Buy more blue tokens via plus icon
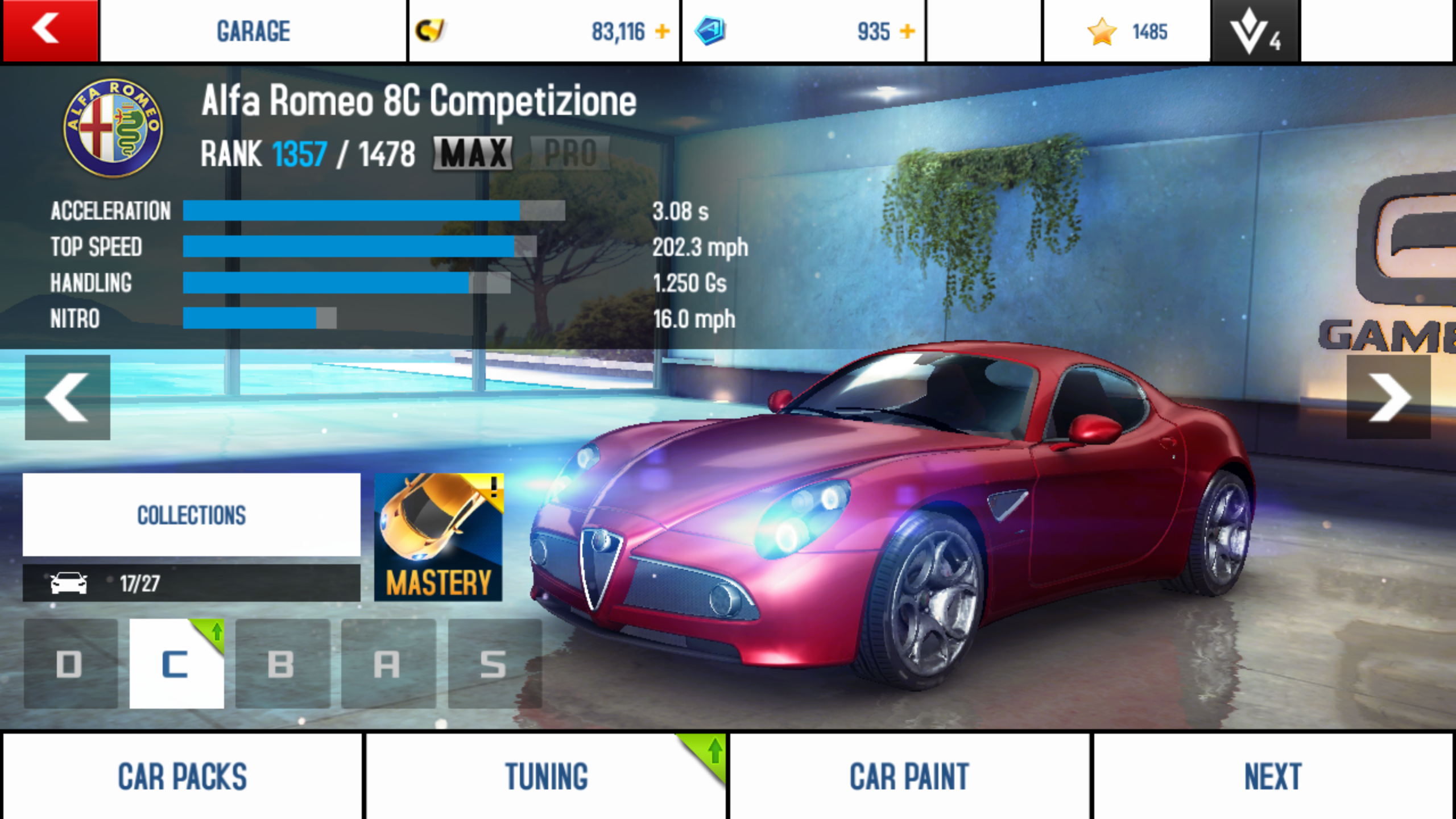 908,31
